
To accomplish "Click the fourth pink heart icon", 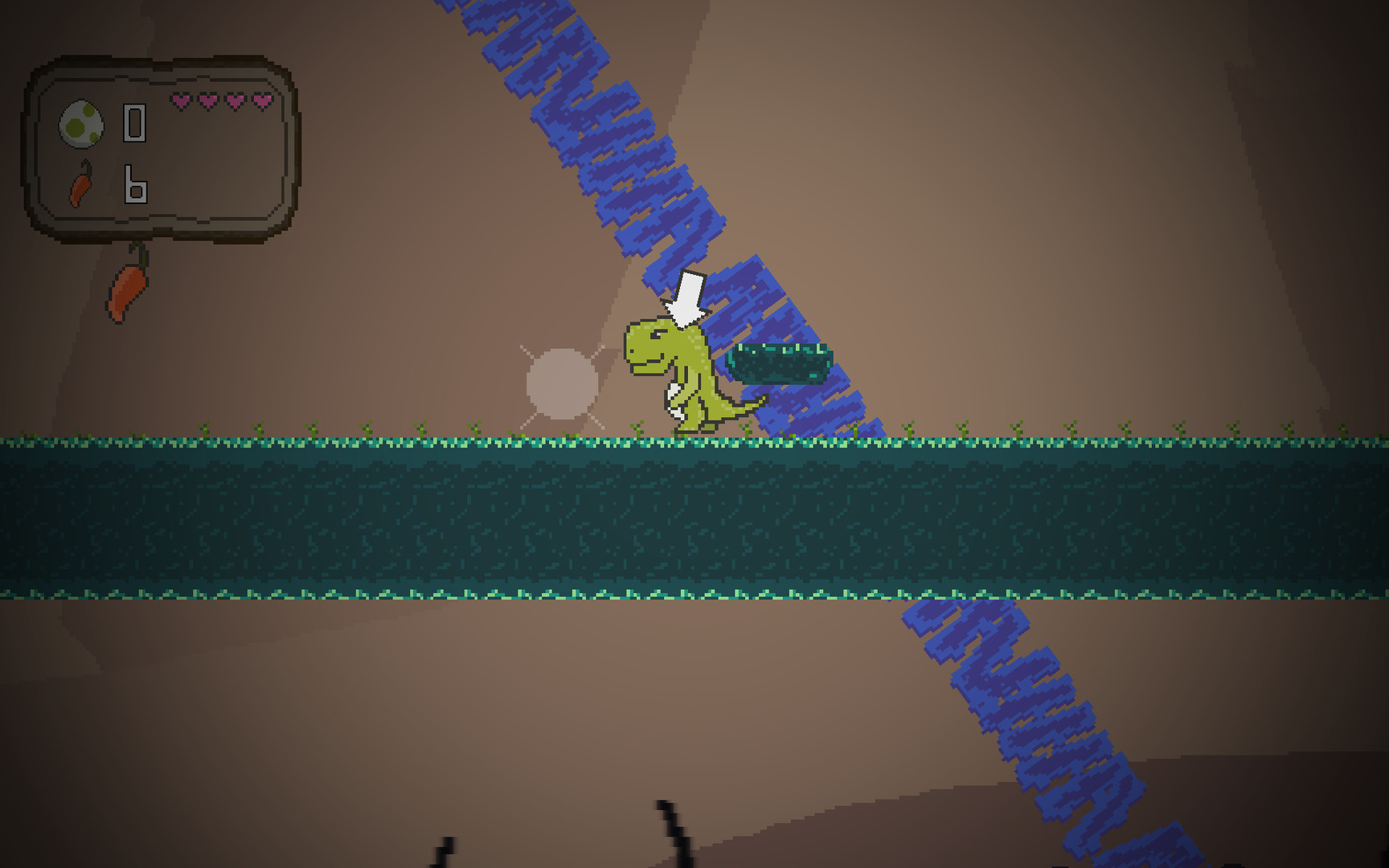I will pyautogui.click(x=260, y=101).
